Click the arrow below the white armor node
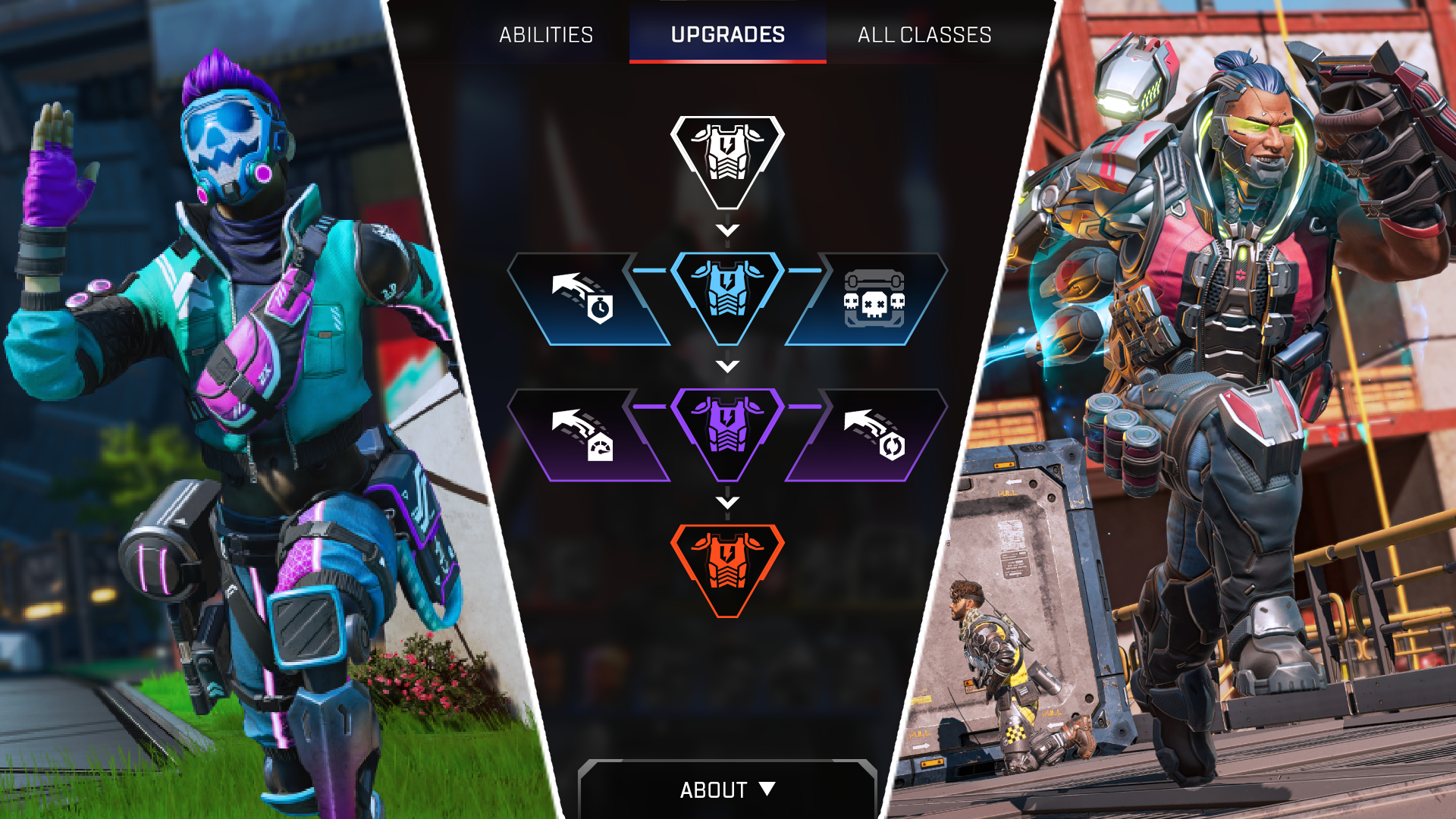The height and width of the screenshot is (819, 1456). tap(729, 230)
